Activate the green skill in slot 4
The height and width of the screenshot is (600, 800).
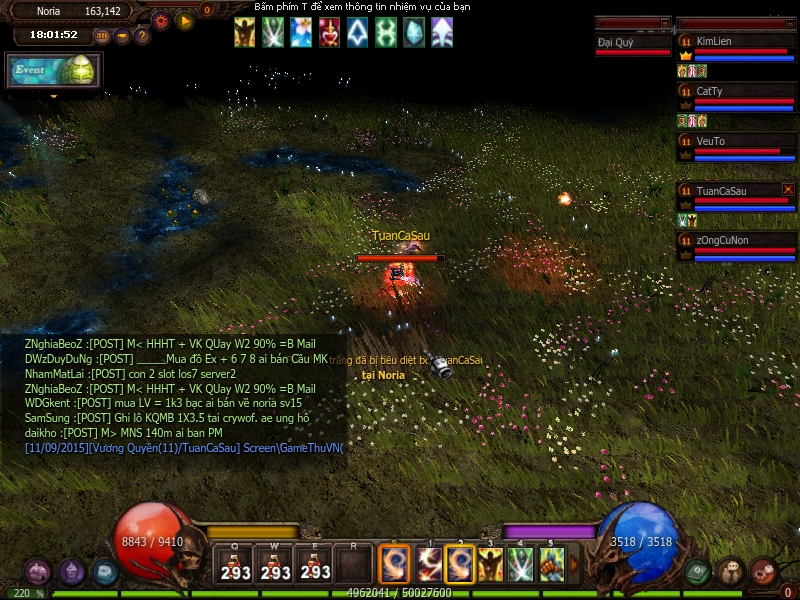coord(520,565)
